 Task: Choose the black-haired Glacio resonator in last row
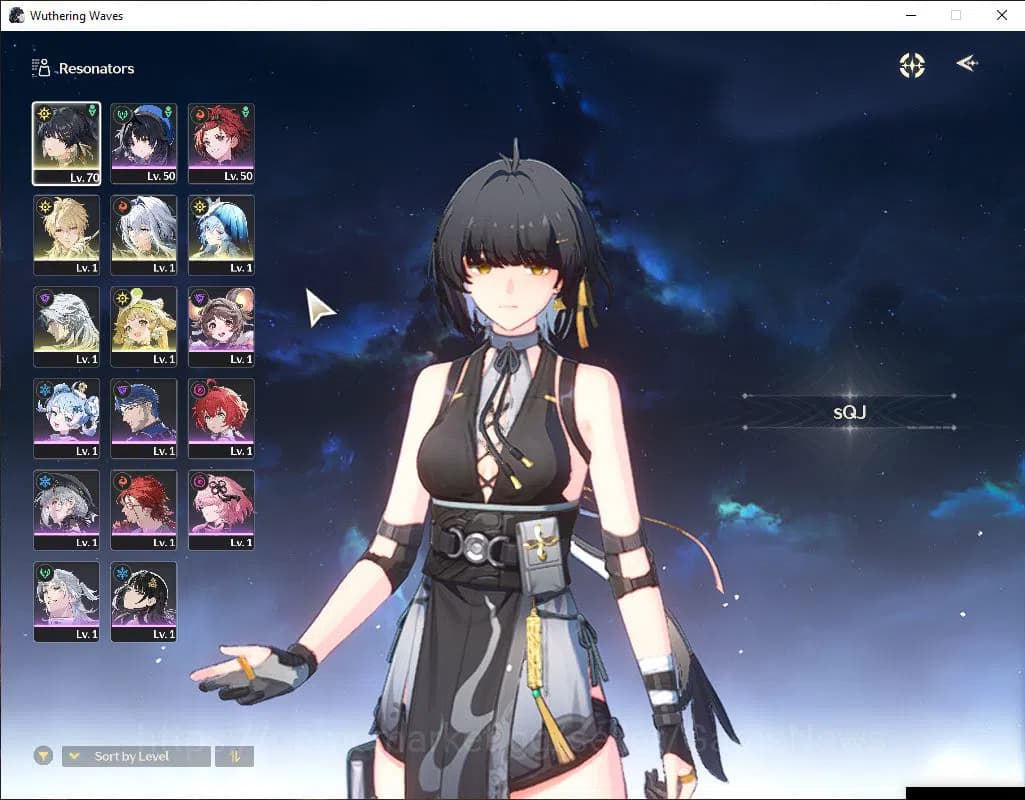(144, 601)
